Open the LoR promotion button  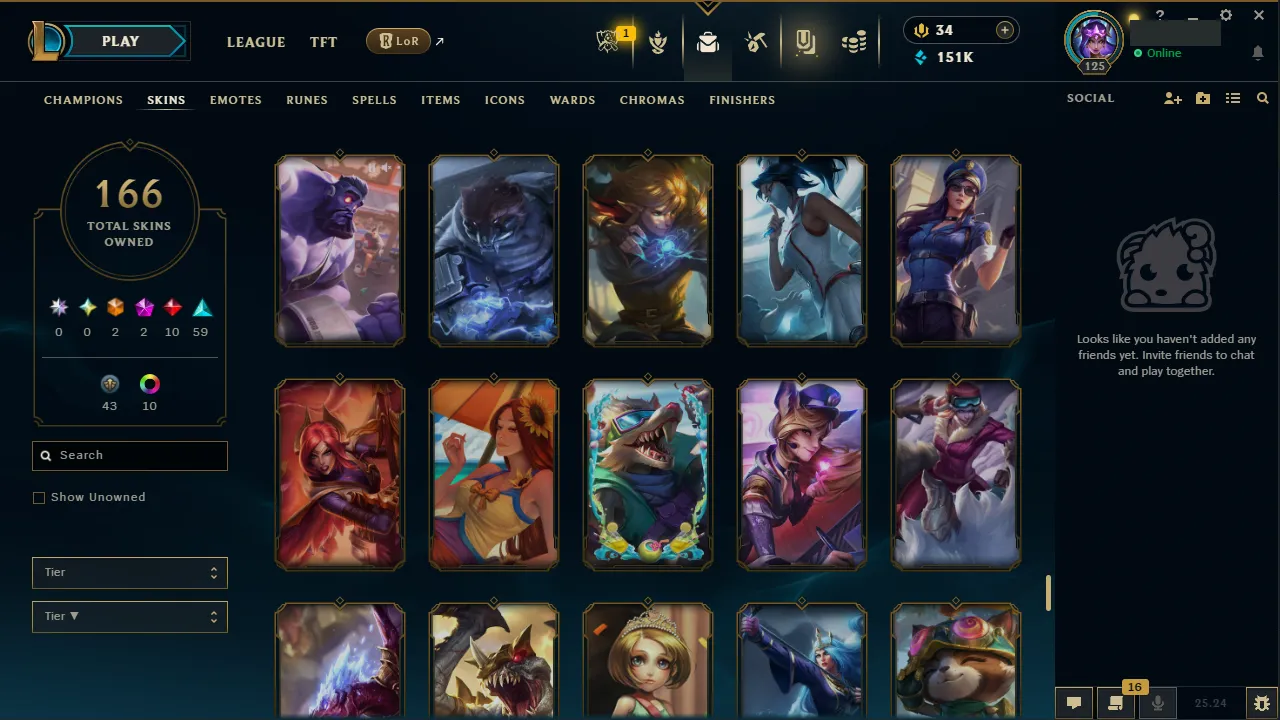pos(398,41)
